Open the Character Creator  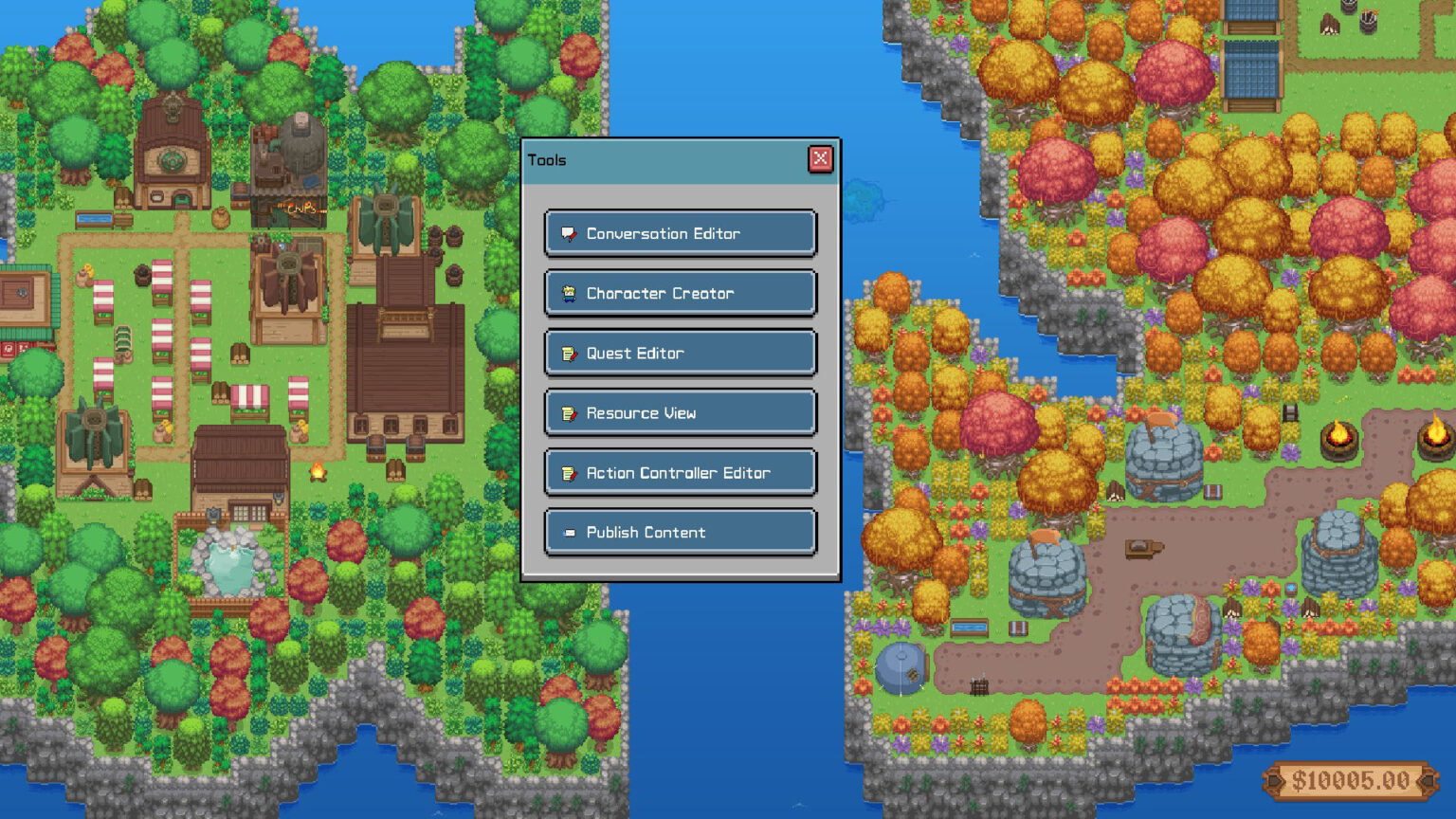(680, 293)
